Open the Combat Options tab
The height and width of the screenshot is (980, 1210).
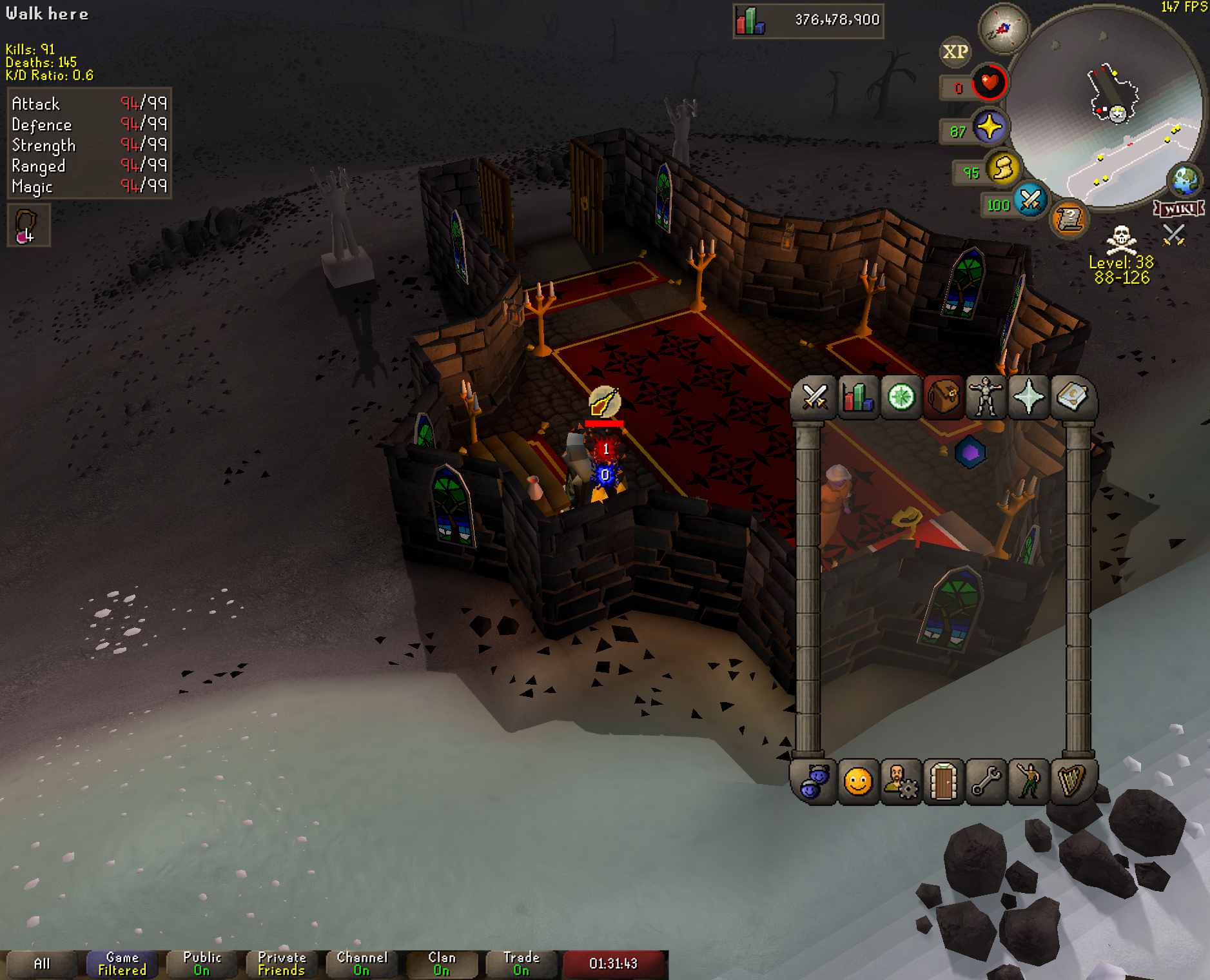click(815, 397)
